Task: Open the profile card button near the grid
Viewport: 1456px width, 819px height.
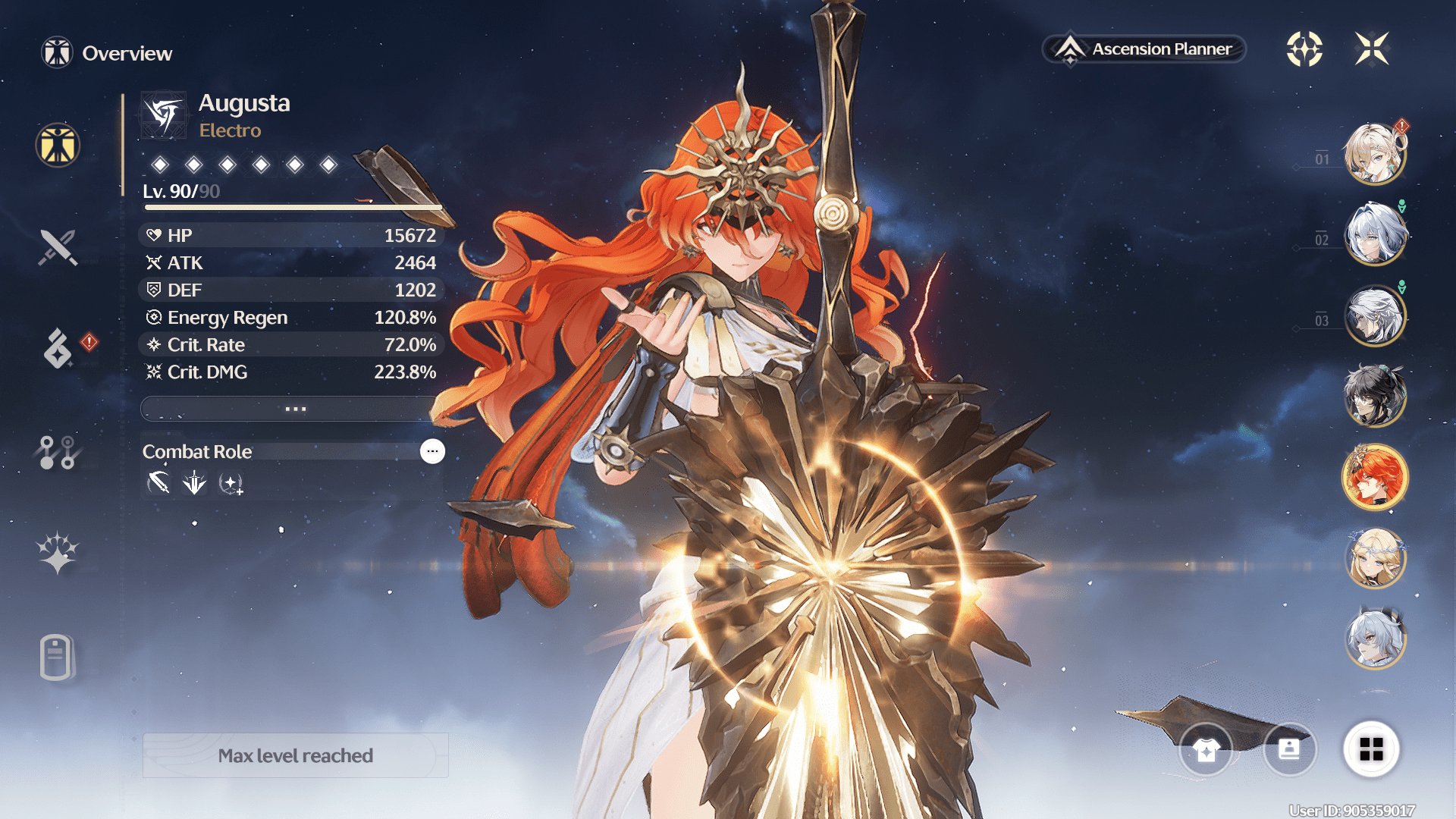Action: point(1289,750)
